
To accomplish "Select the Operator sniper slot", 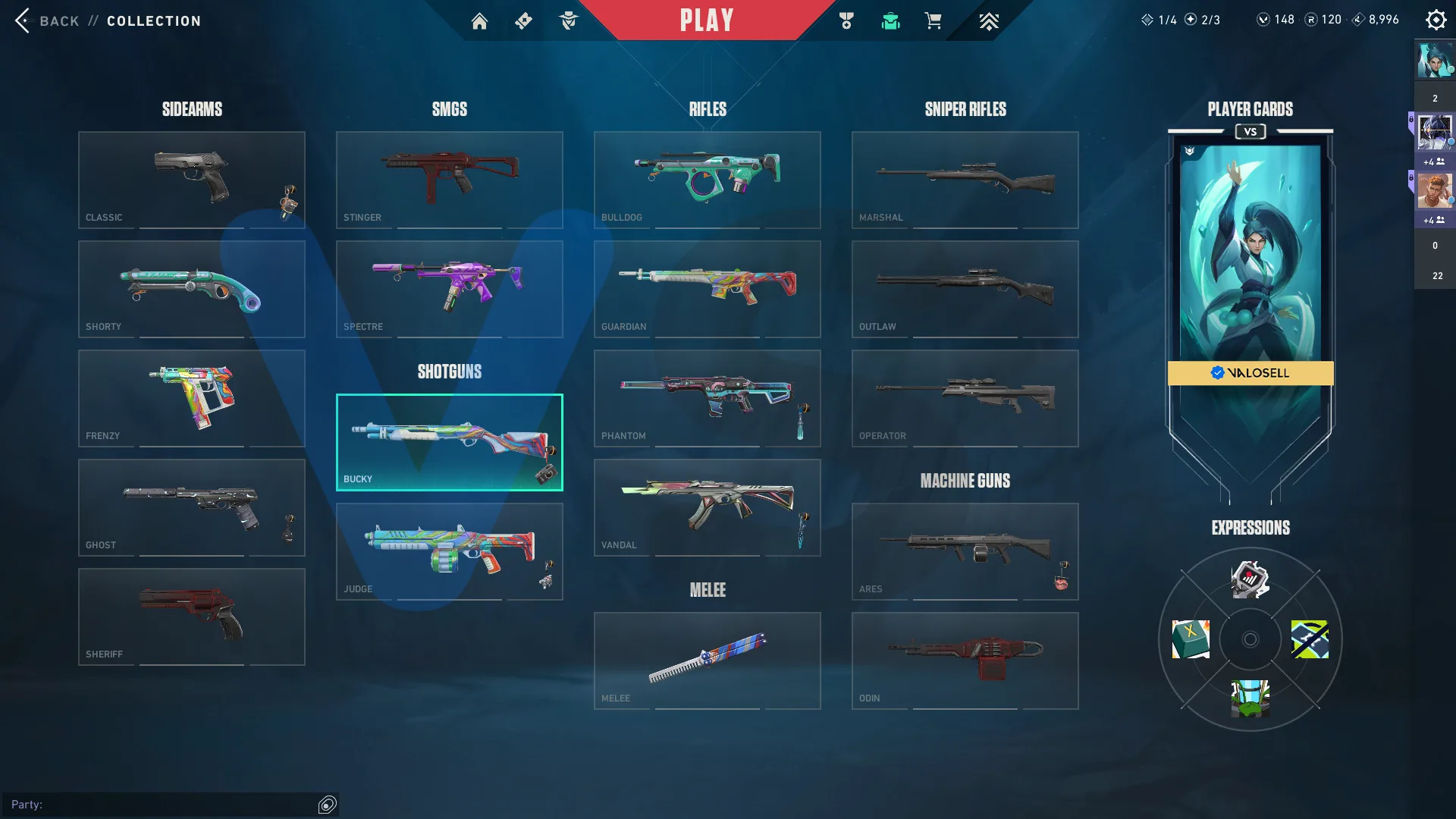I will (965, 398).
